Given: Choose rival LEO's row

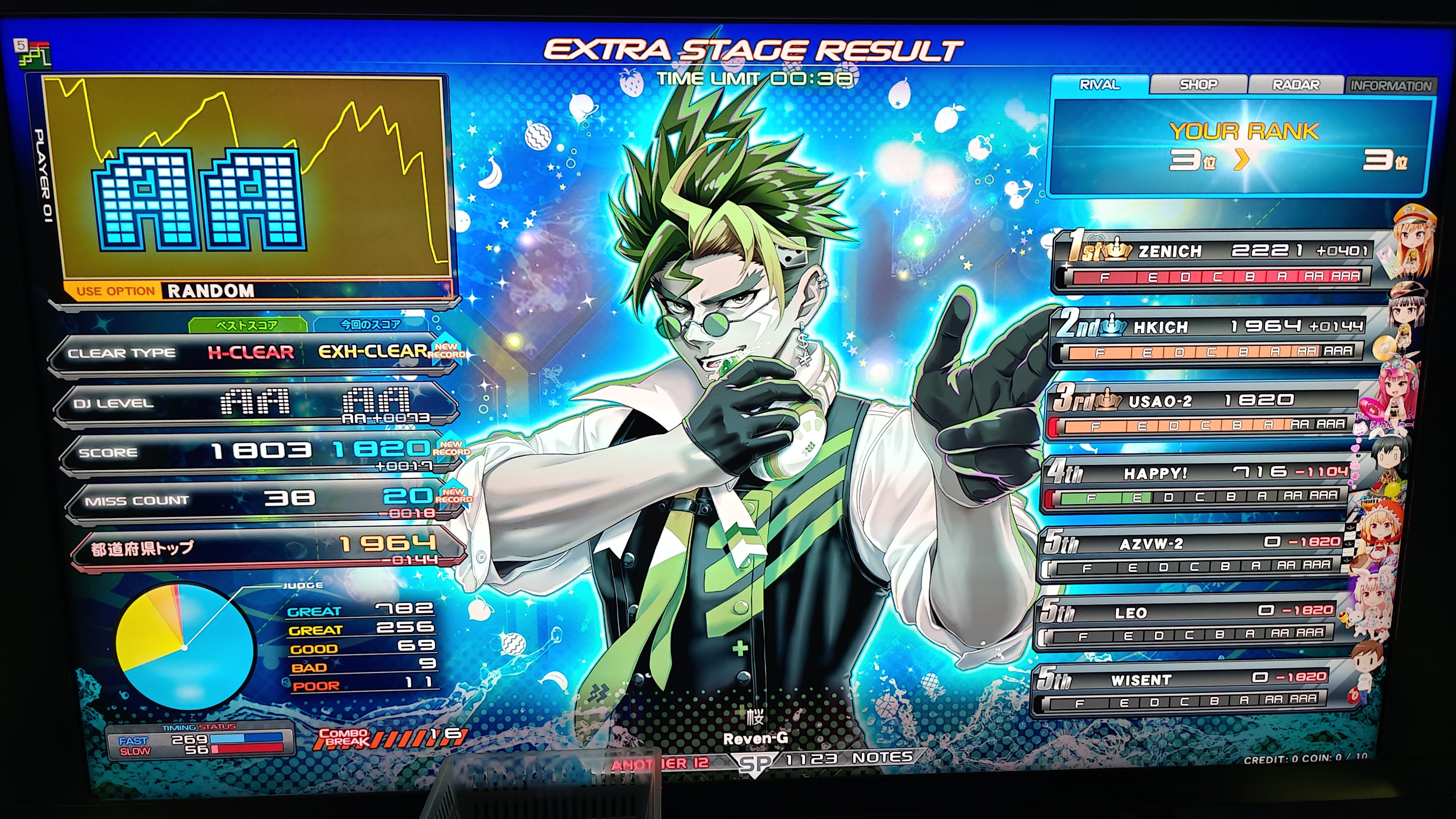Looking at the screenshot, I should coord(1187,622).
